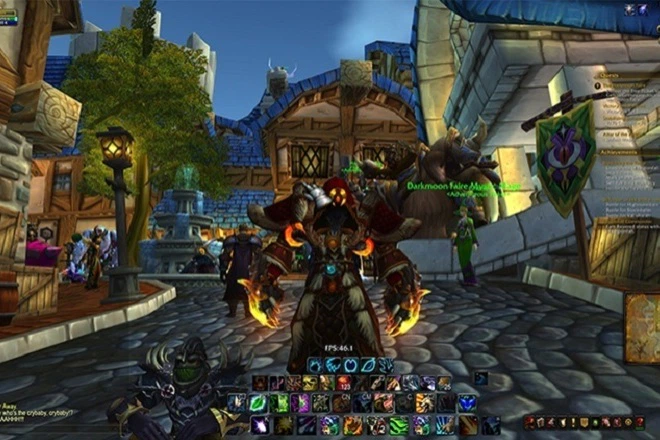
Task: Activate the yellow skull ability icon
Action: point(309,383)
